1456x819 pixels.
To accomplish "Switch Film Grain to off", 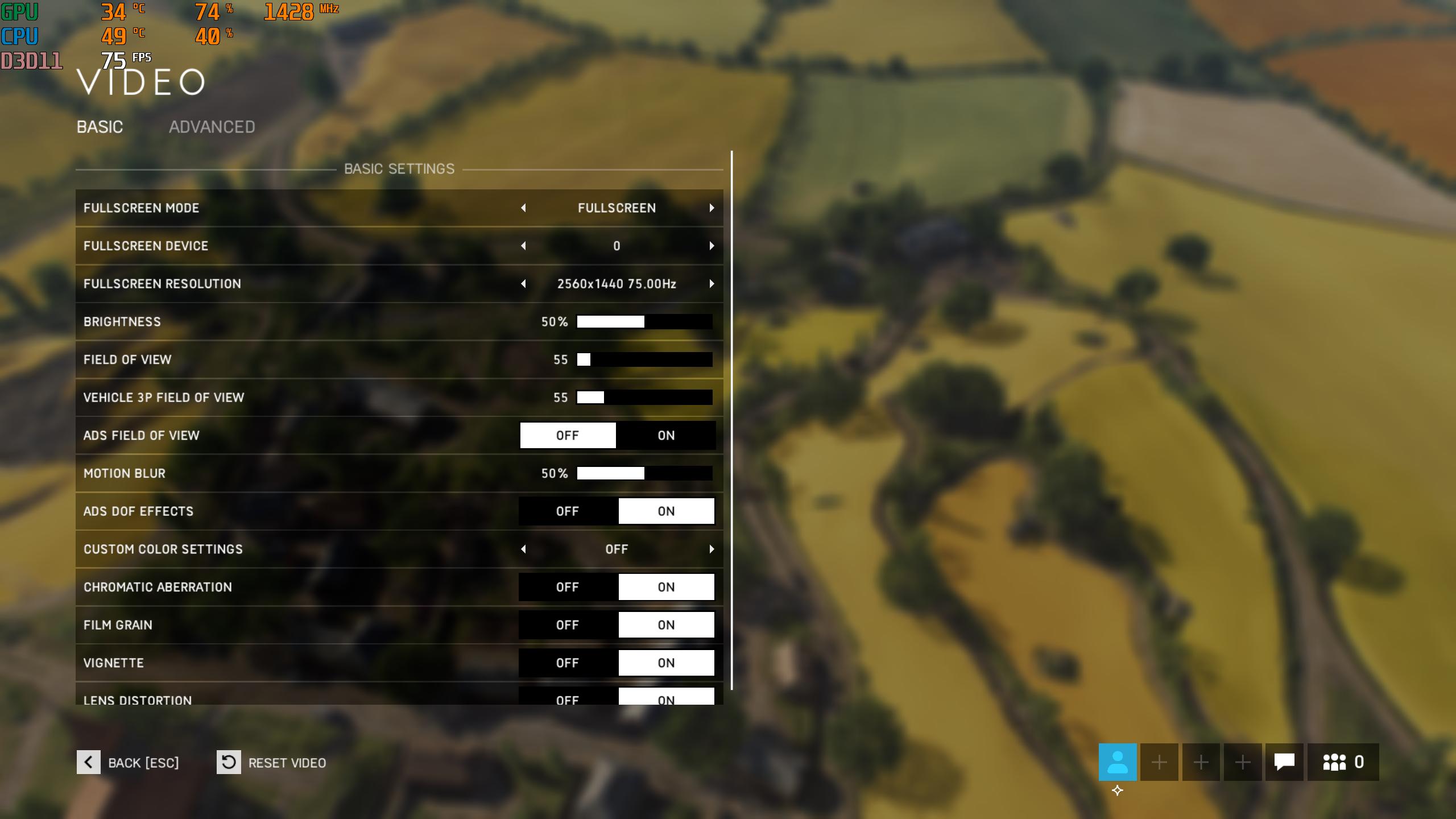I will point(568,625).
